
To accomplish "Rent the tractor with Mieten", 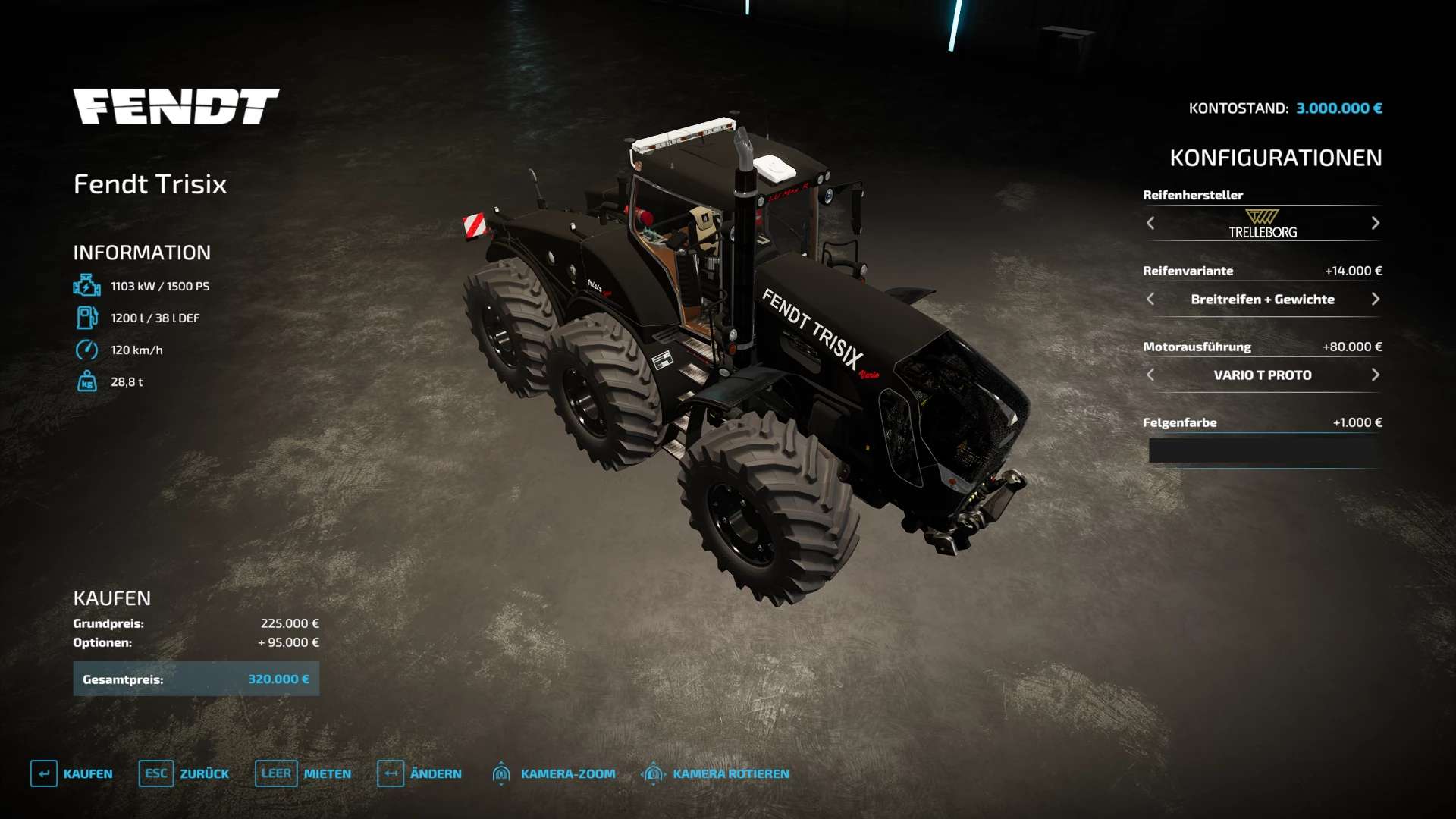I will (303, 773).
